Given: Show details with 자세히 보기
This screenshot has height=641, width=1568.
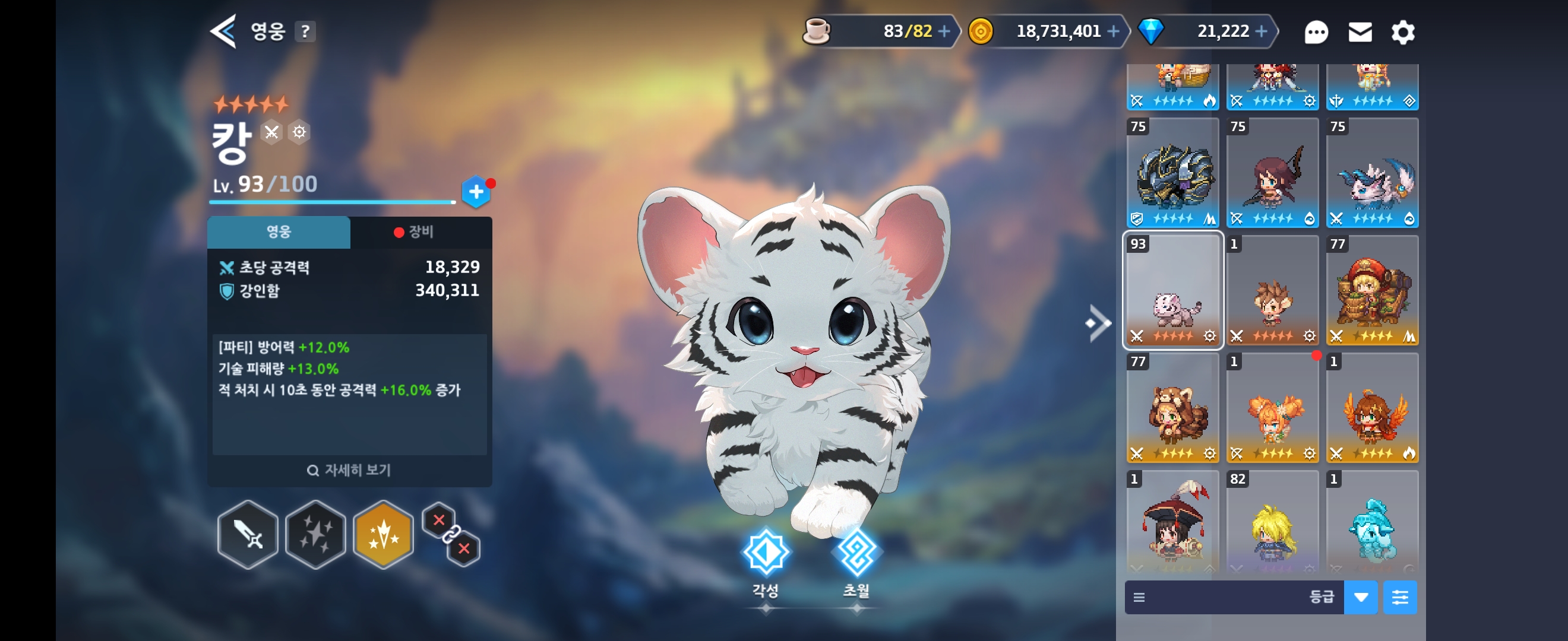Looking at the screenshot, I should pos(349,469).
